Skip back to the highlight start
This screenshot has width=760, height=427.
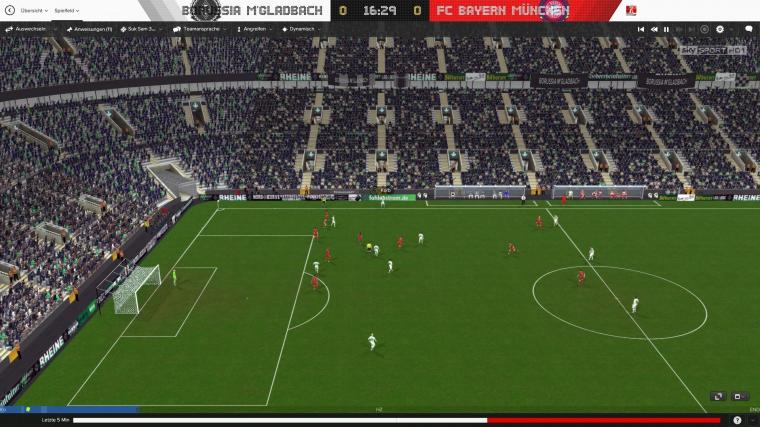coord(641,29)
